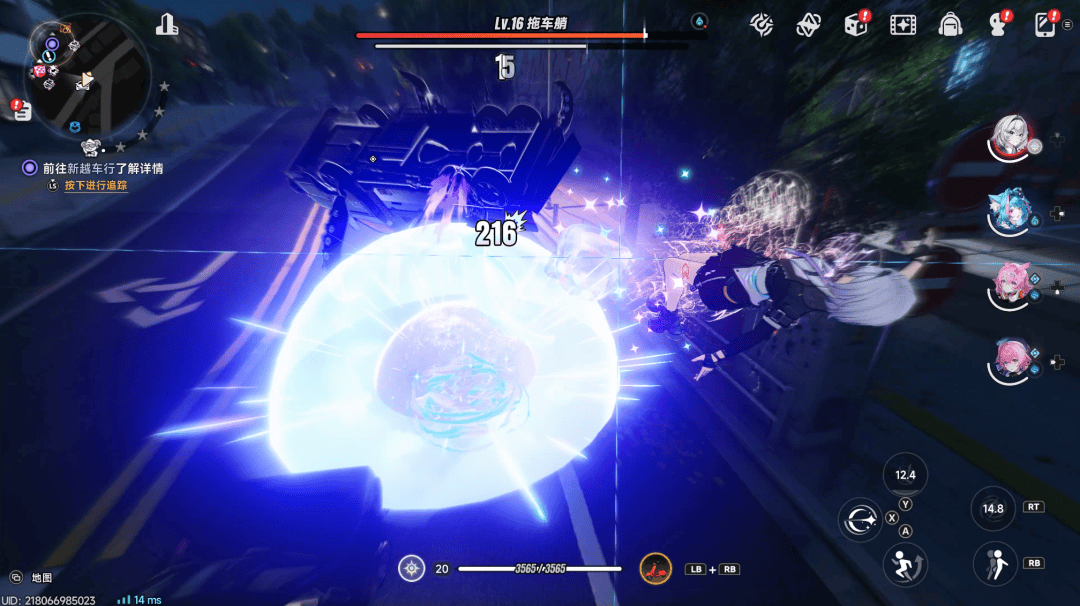Switch to the blue-haired cat-eared party member

1010,212
